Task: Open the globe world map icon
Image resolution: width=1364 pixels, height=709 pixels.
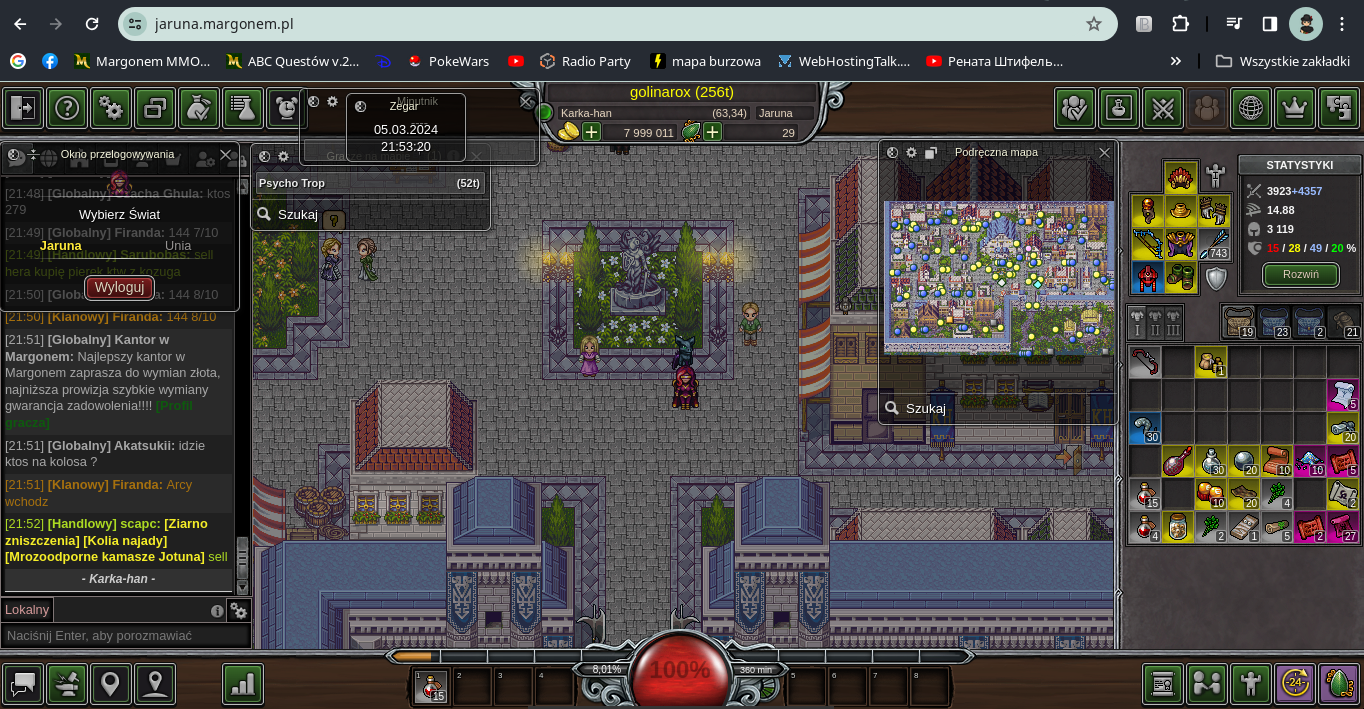Action: pyautogui.click(x=1251, y=108)
